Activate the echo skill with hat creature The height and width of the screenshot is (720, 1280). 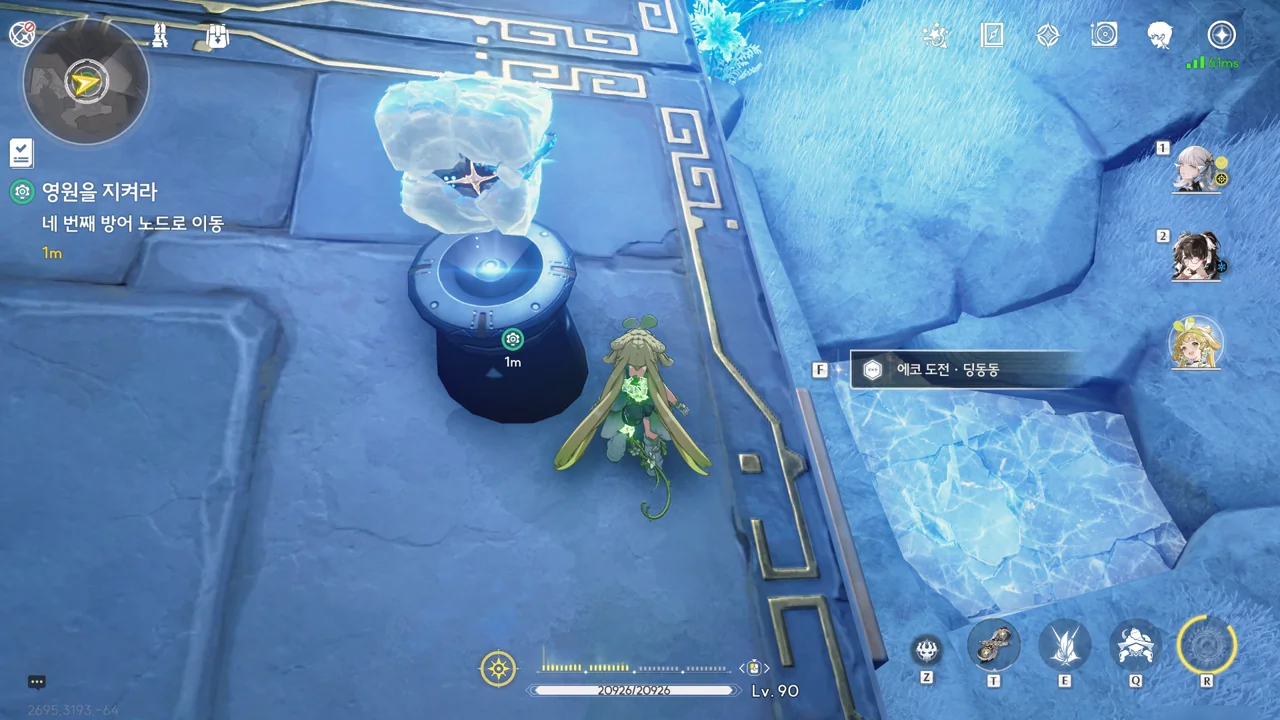[x=1136, y=645]
